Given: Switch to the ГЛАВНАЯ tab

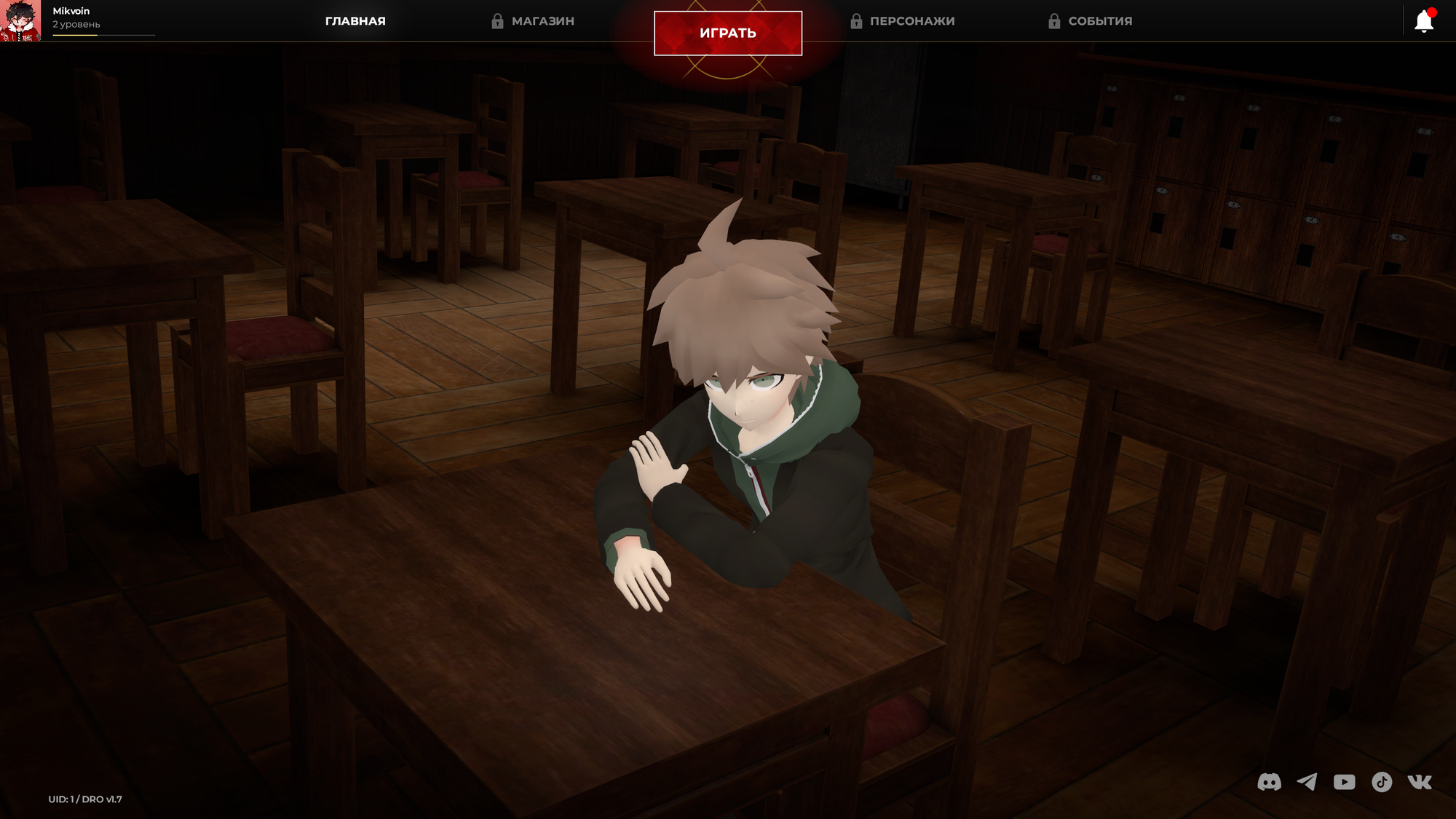Looking at the screenshot, I should (355, 21).
